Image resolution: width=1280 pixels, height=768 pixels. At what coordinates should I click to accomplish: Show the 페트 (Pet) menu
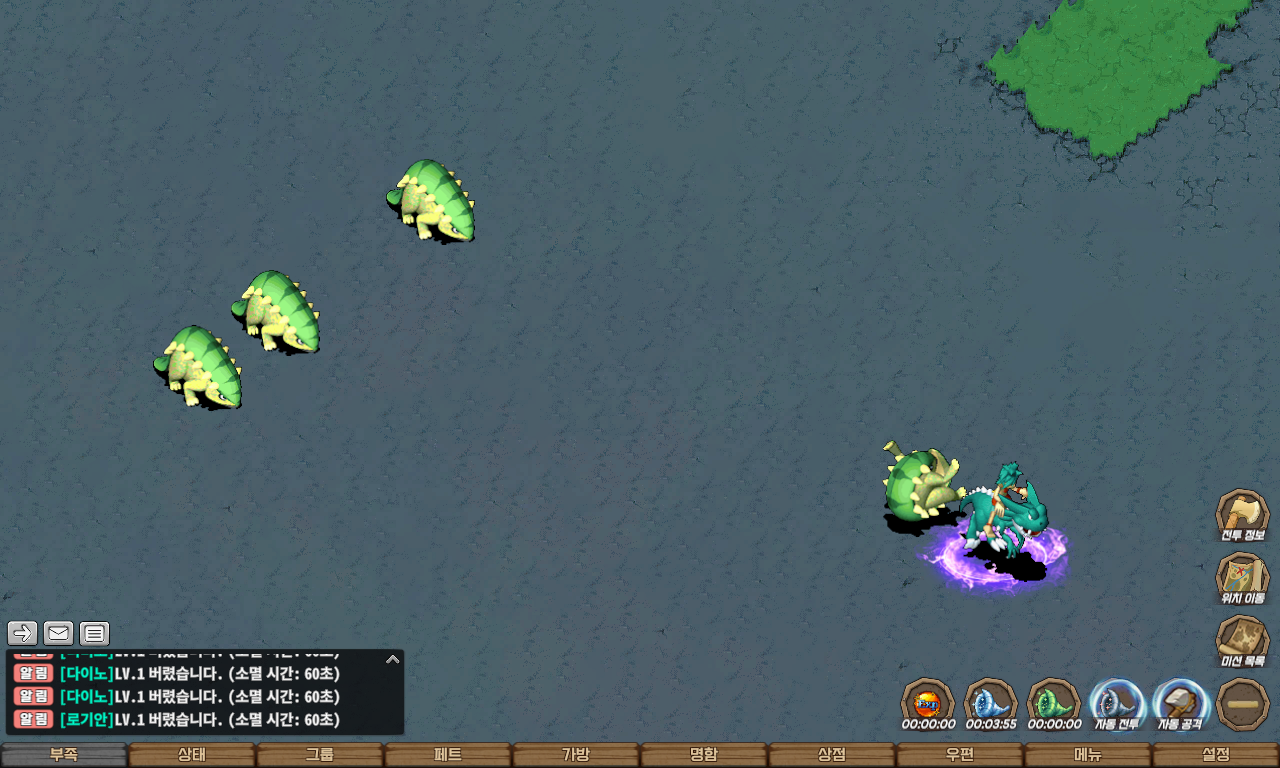448,755
